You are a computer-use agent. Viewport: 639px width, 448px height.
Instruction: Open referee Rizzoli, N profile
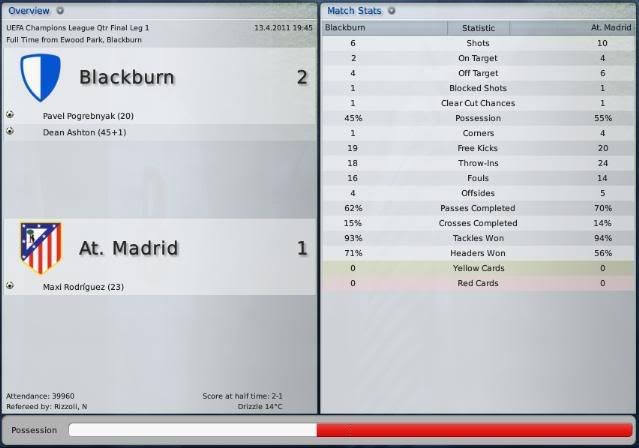click(x=71, y=407)
